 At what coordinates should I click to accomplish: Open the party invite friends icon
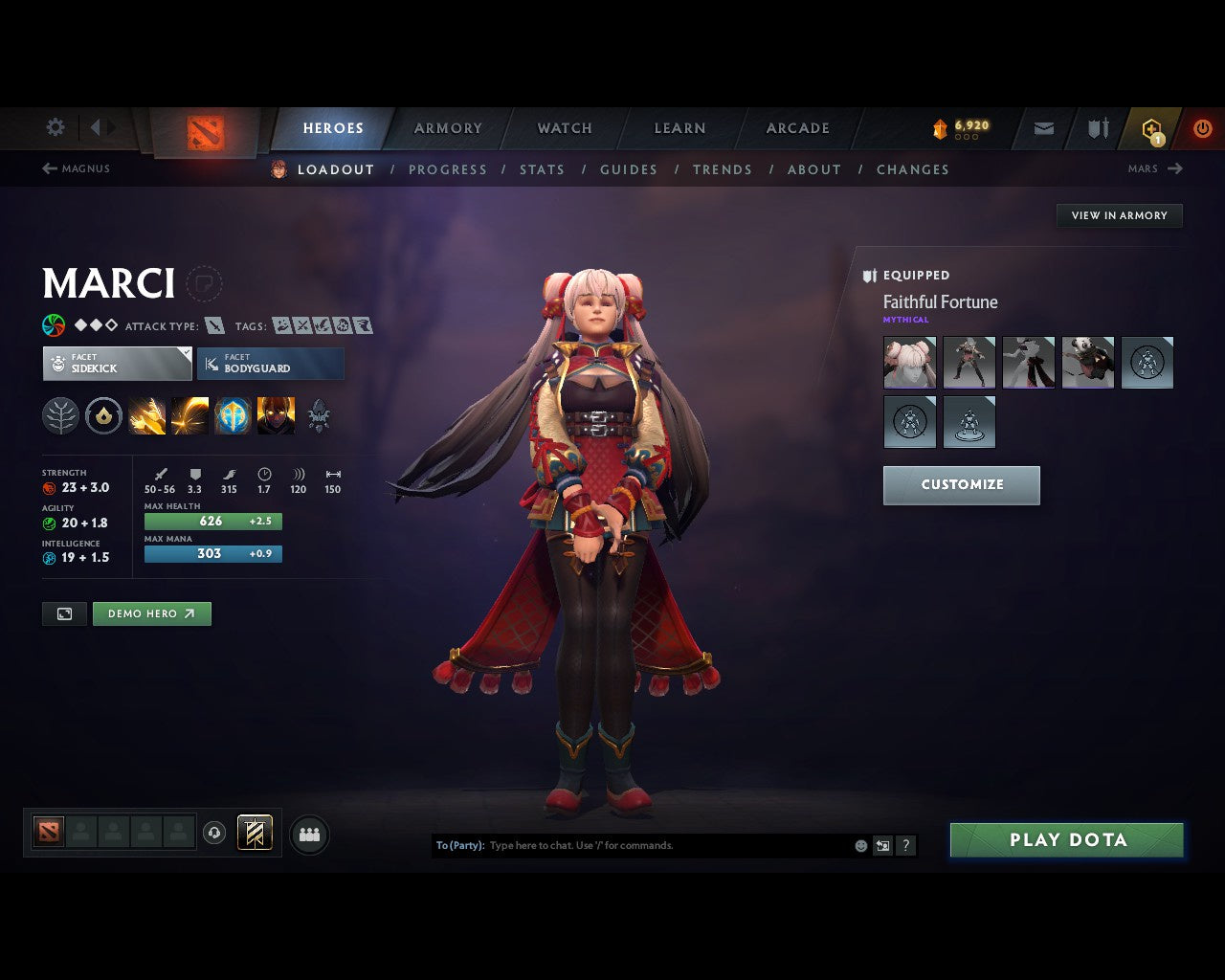coord(308,834)
